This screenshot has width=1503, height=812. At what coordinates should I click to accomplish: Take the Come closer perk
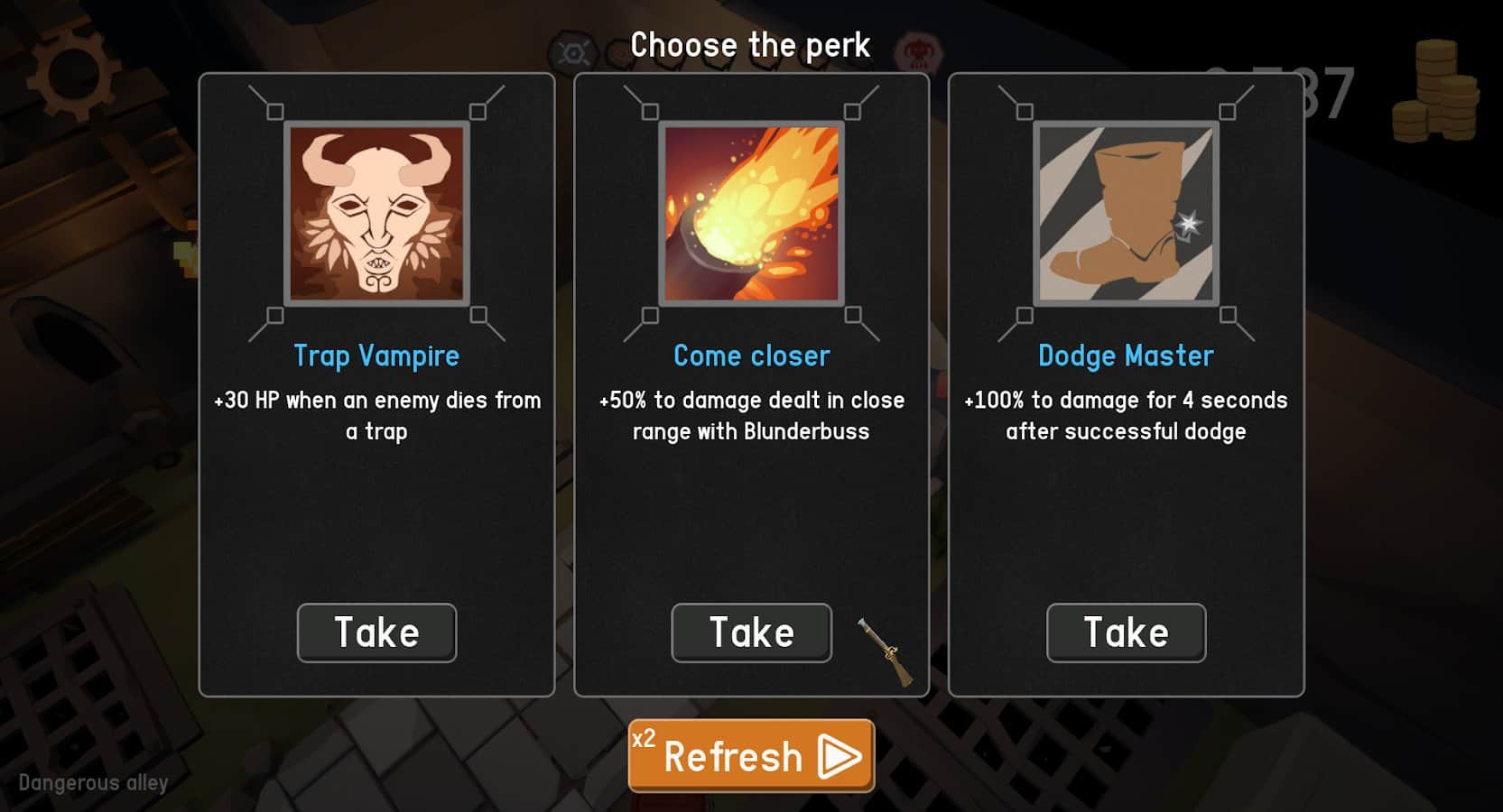tap(751, 632)
